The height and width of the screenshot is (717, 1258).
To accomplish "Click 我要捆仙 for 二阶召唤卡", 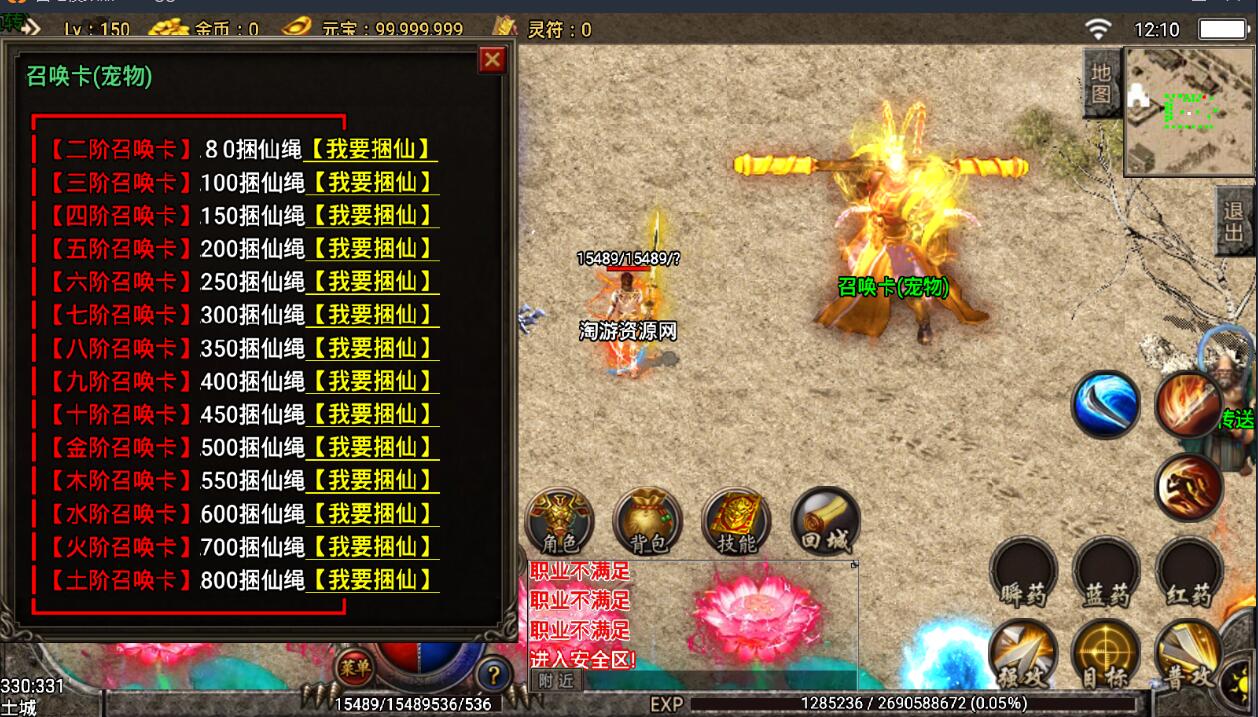I will tap(372, 150).
